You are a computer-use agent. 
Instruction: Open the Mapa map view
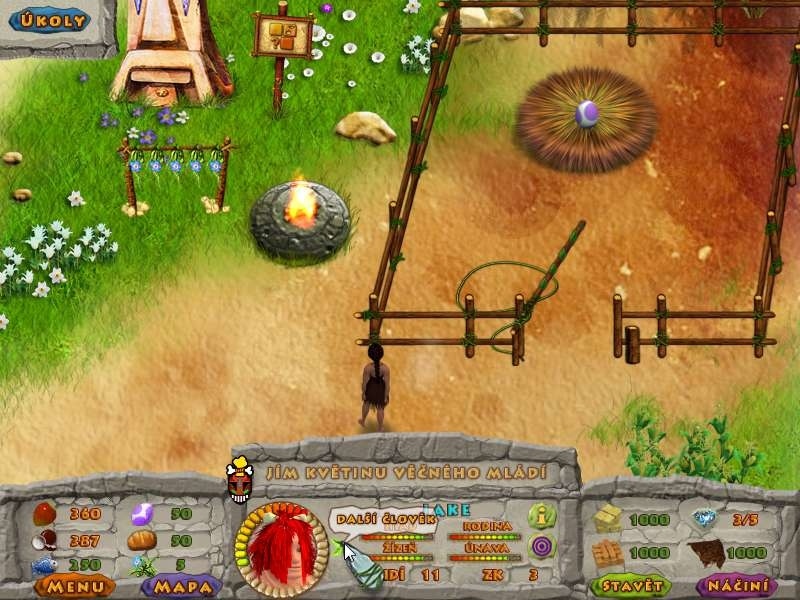(x=184, y=586)
